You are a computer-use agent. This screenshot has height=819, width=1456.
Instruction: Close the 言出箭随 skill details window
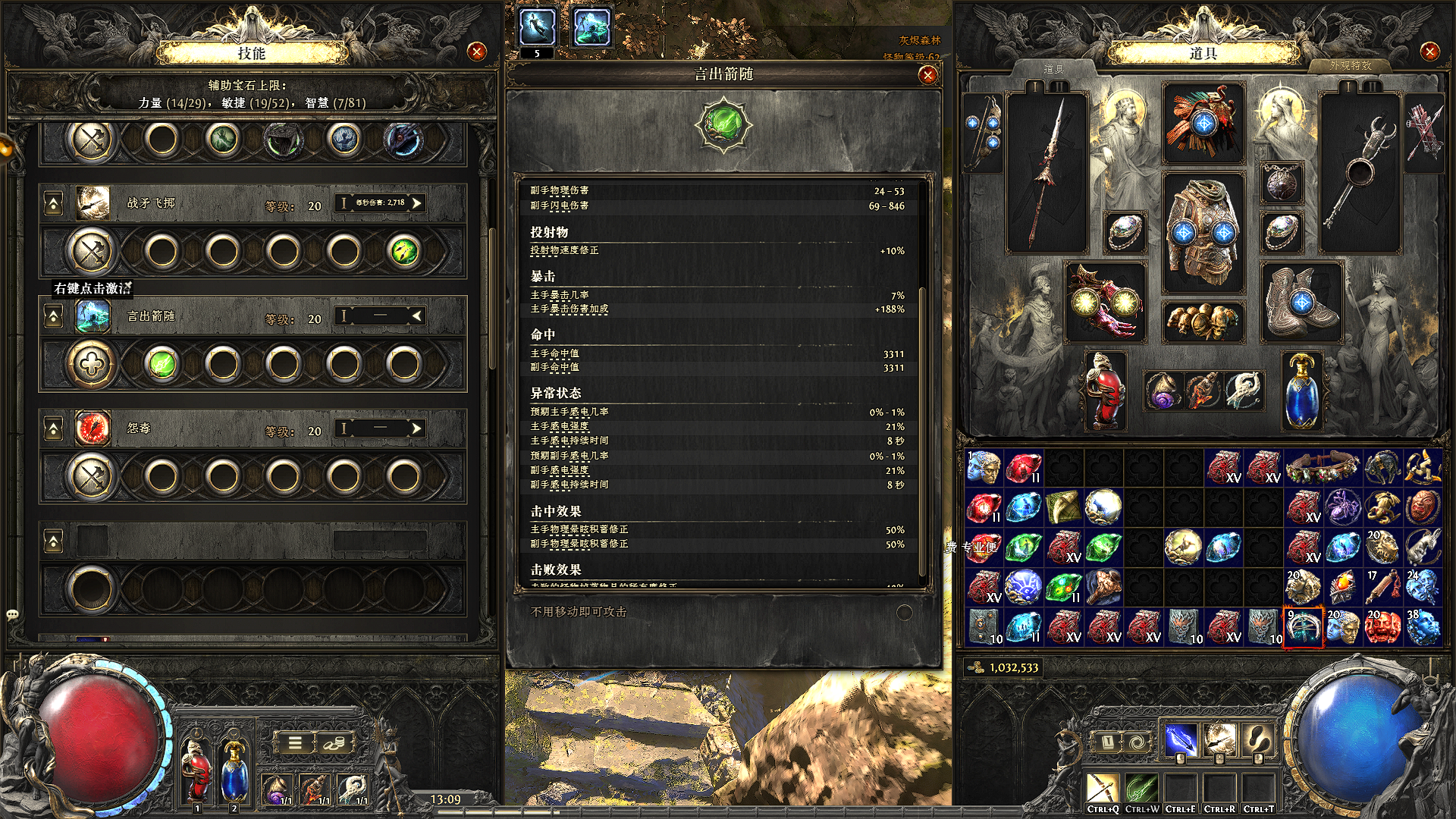(927, 75)
